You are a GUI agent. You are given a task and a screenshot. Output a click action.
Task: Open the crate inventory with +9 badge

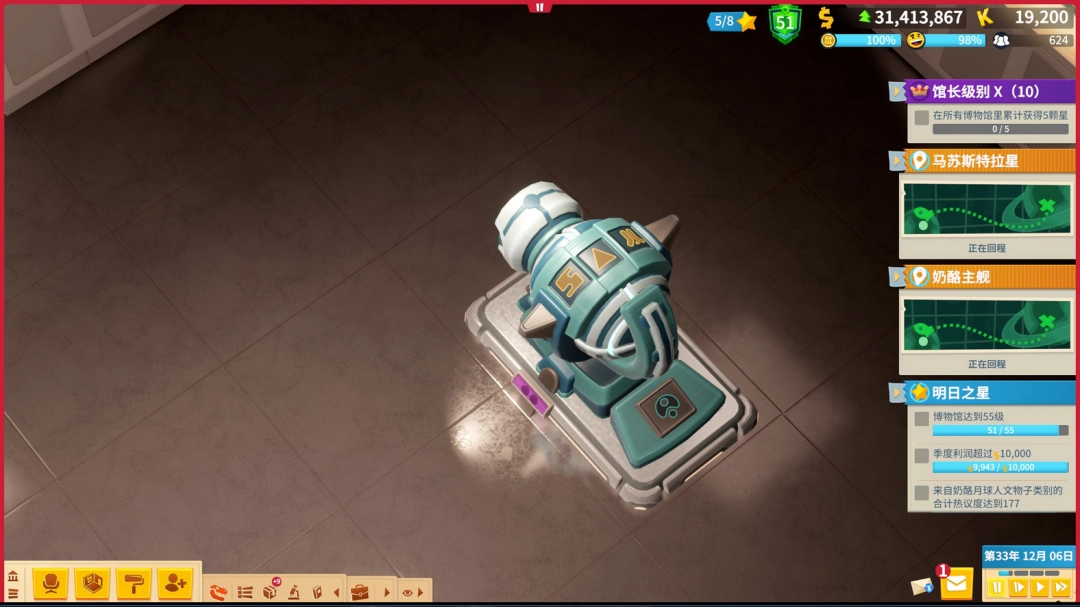click(270, 591)
